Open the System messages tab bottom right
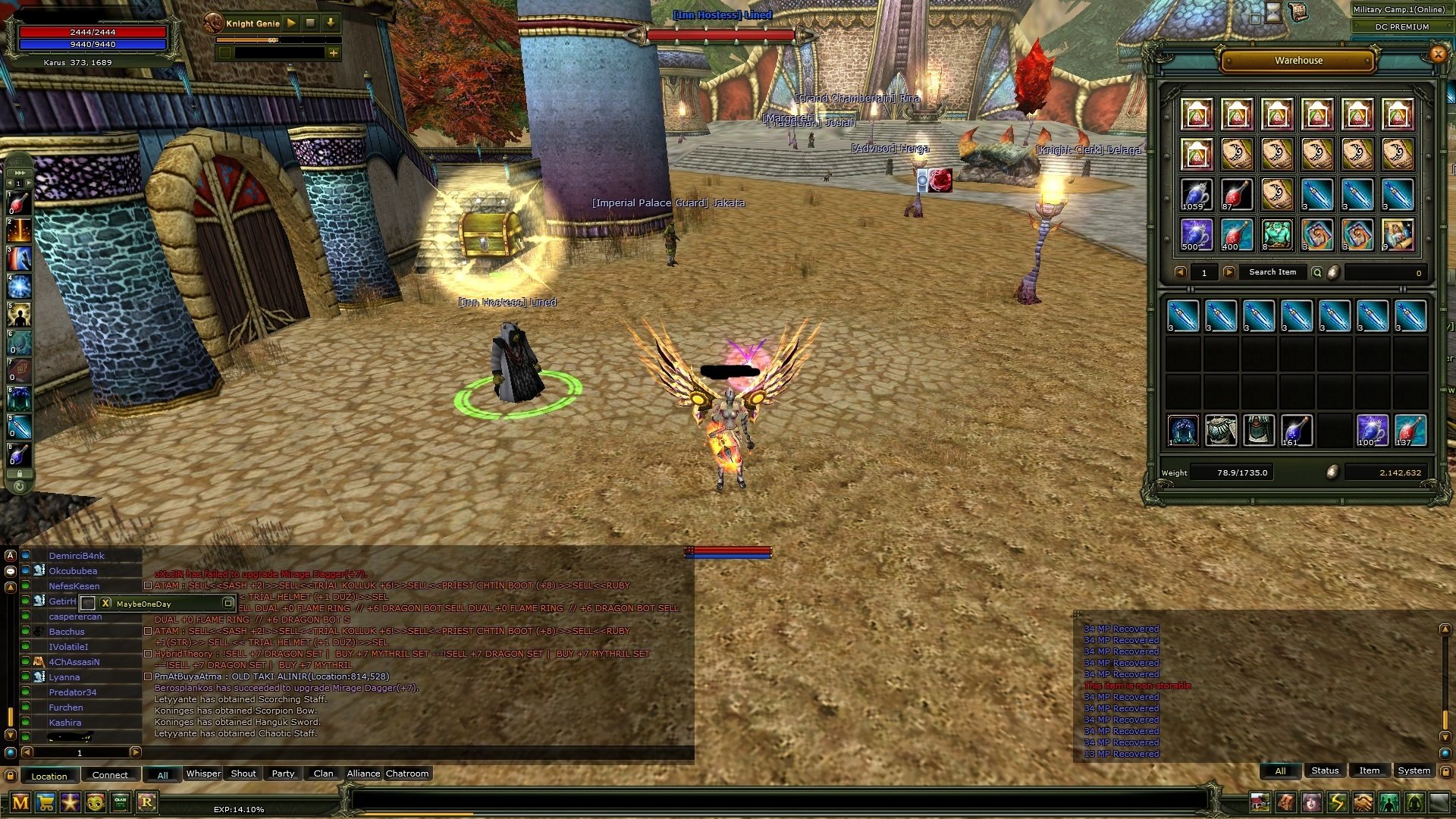This screenshot has height=819, width=1456. tap(1414, 770)
